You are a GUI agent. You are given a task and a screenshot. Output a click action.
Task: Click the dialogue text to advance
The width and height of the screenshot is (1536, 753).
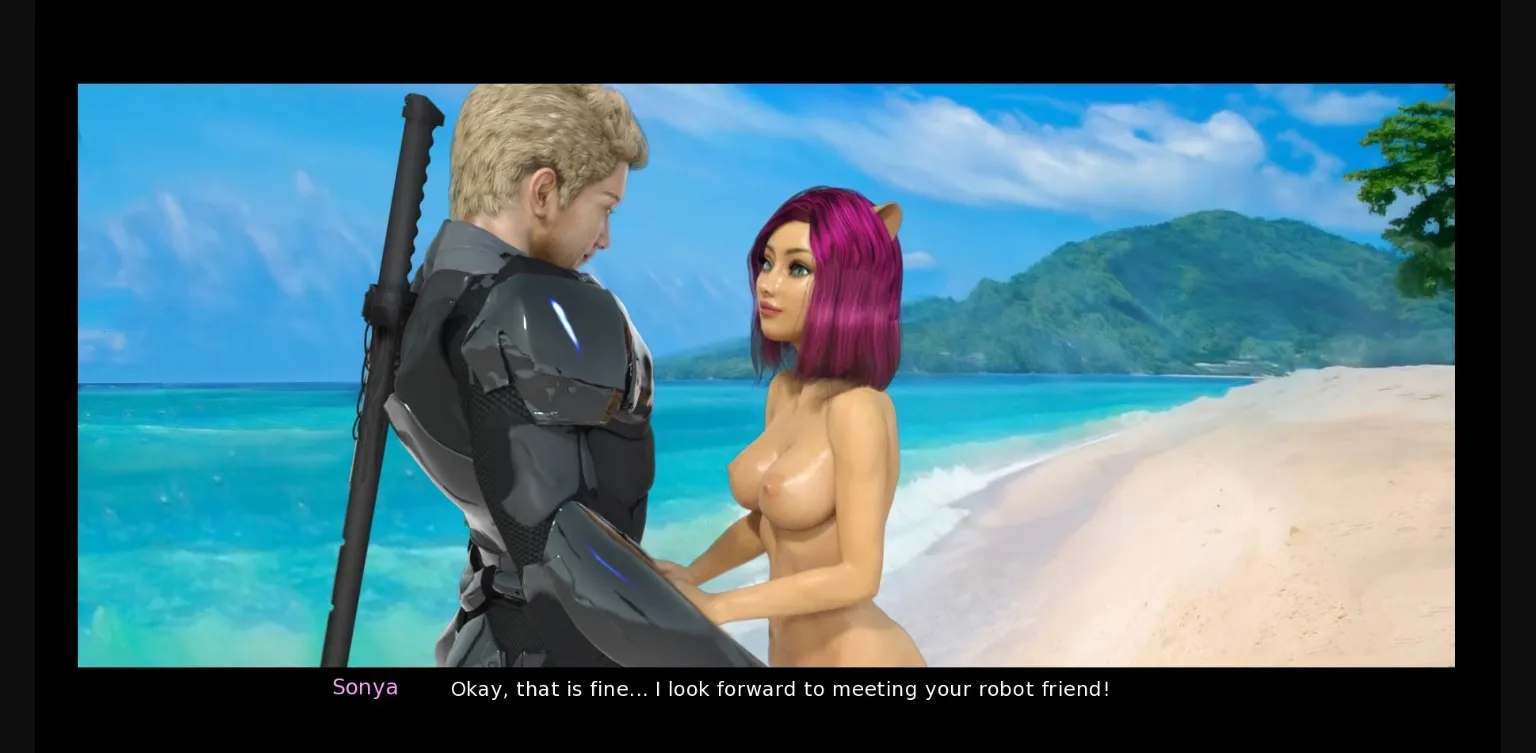pos(780,689)
